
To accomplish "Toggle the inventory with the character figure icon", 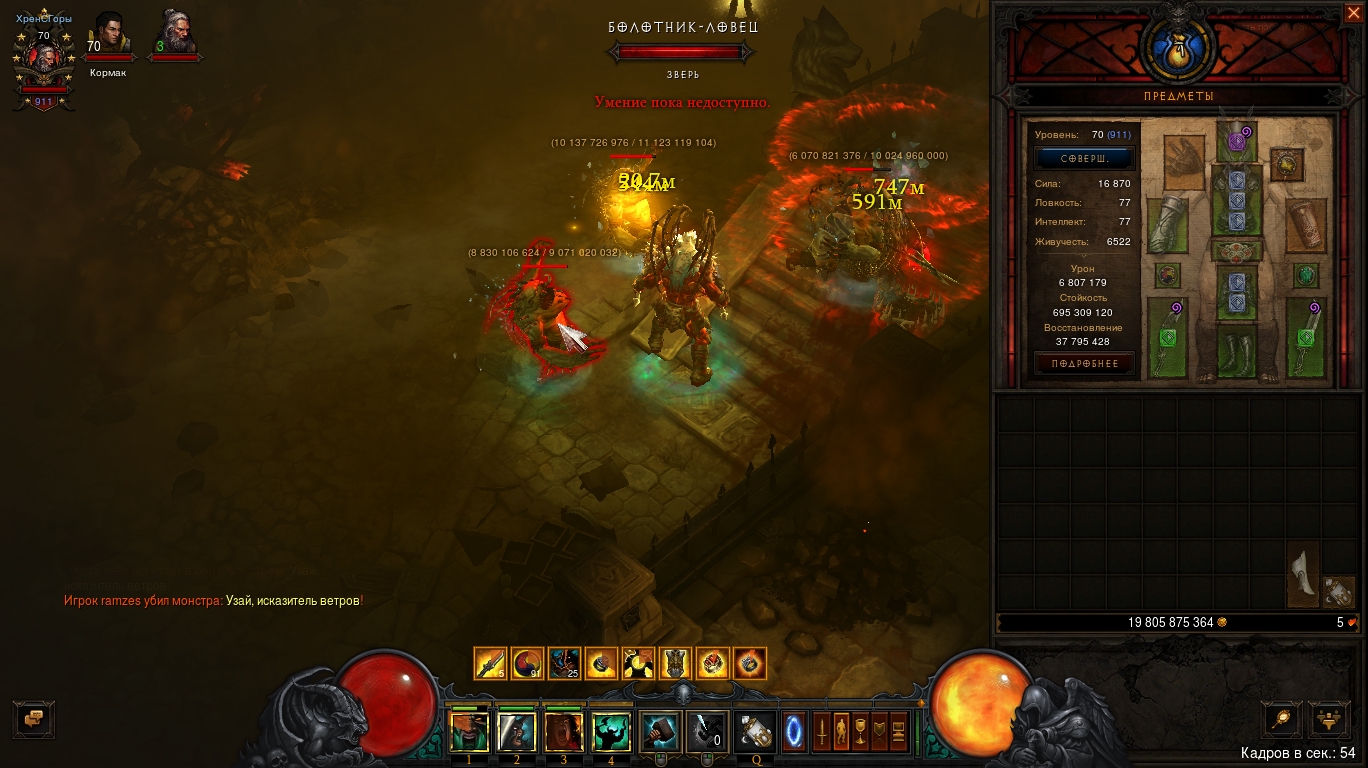I will (840, 732).
